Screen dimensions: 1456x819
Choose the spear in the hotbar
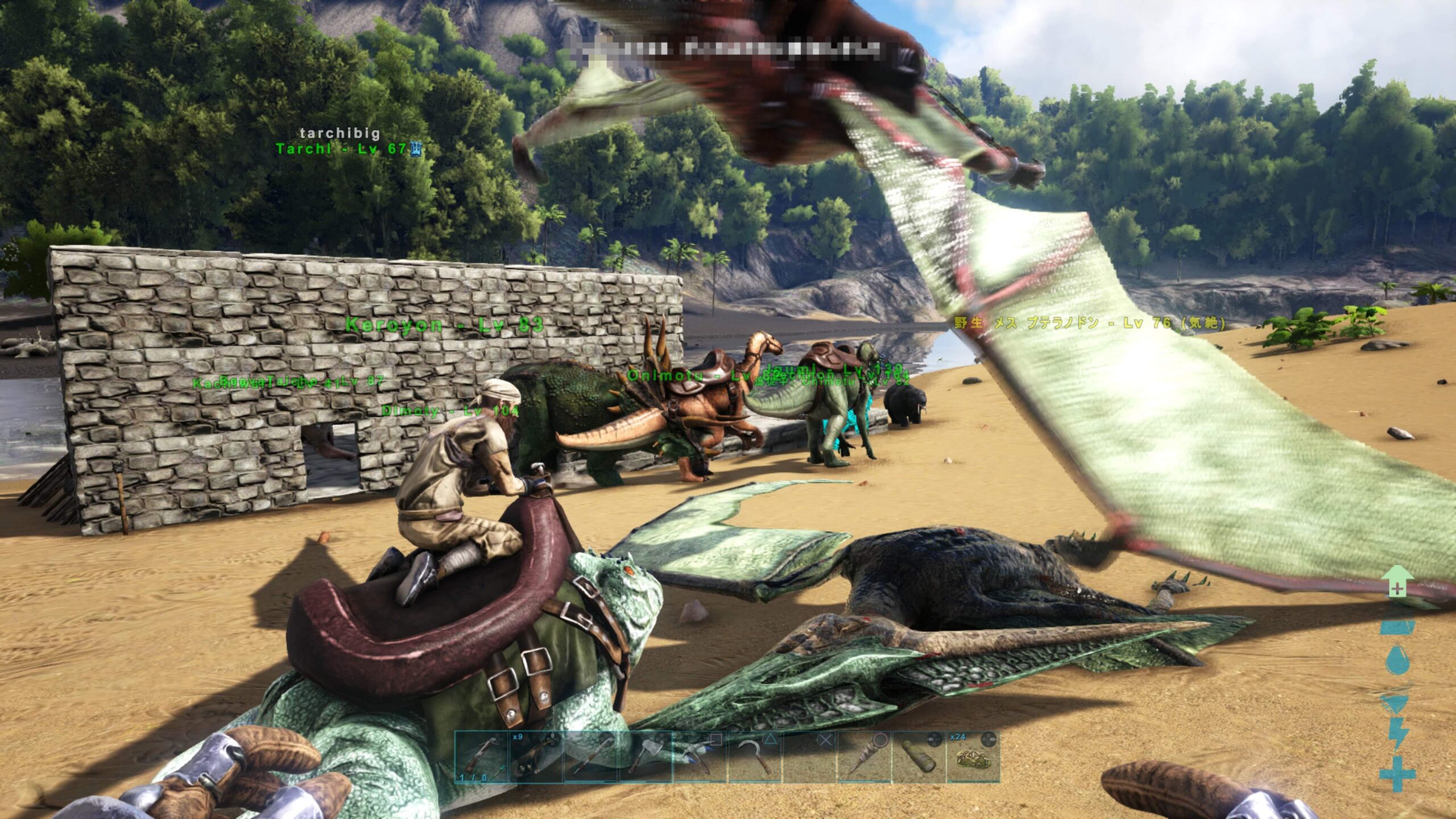click(590, 756)
